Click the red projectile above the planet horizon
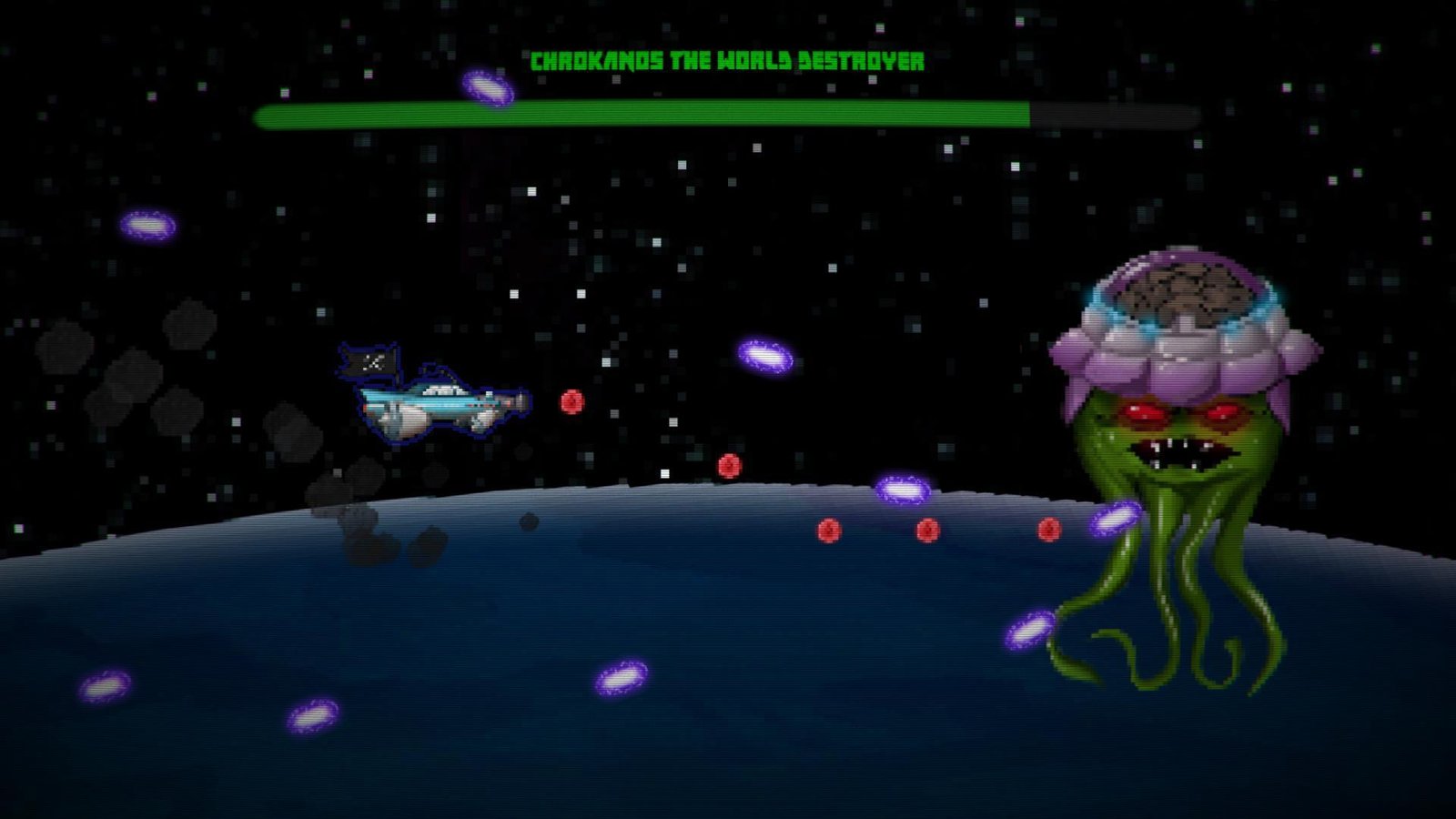Screen dimensions: 1456x819 728,467
